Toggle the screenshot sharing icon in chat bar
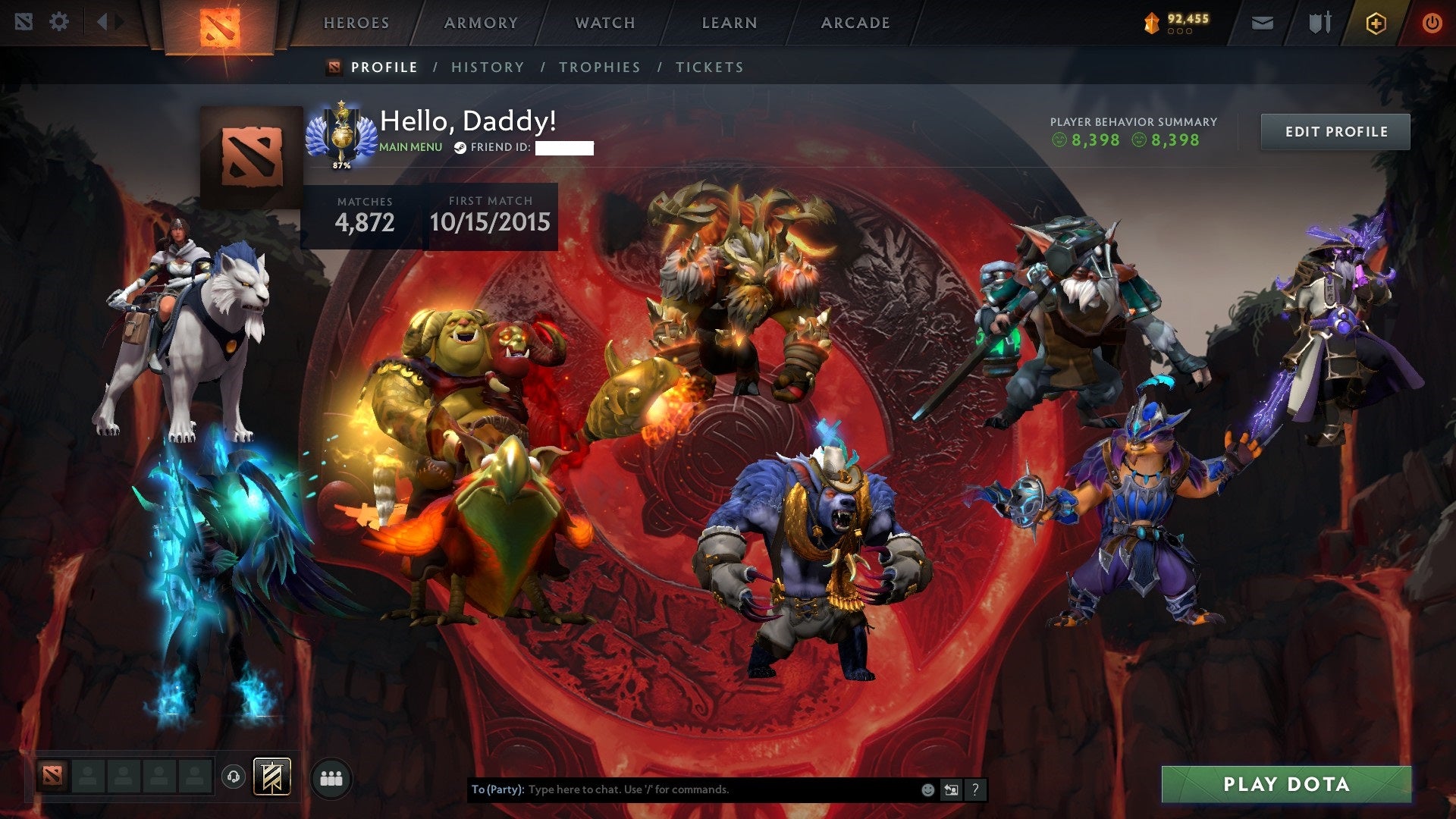 [x=951, y=789]
